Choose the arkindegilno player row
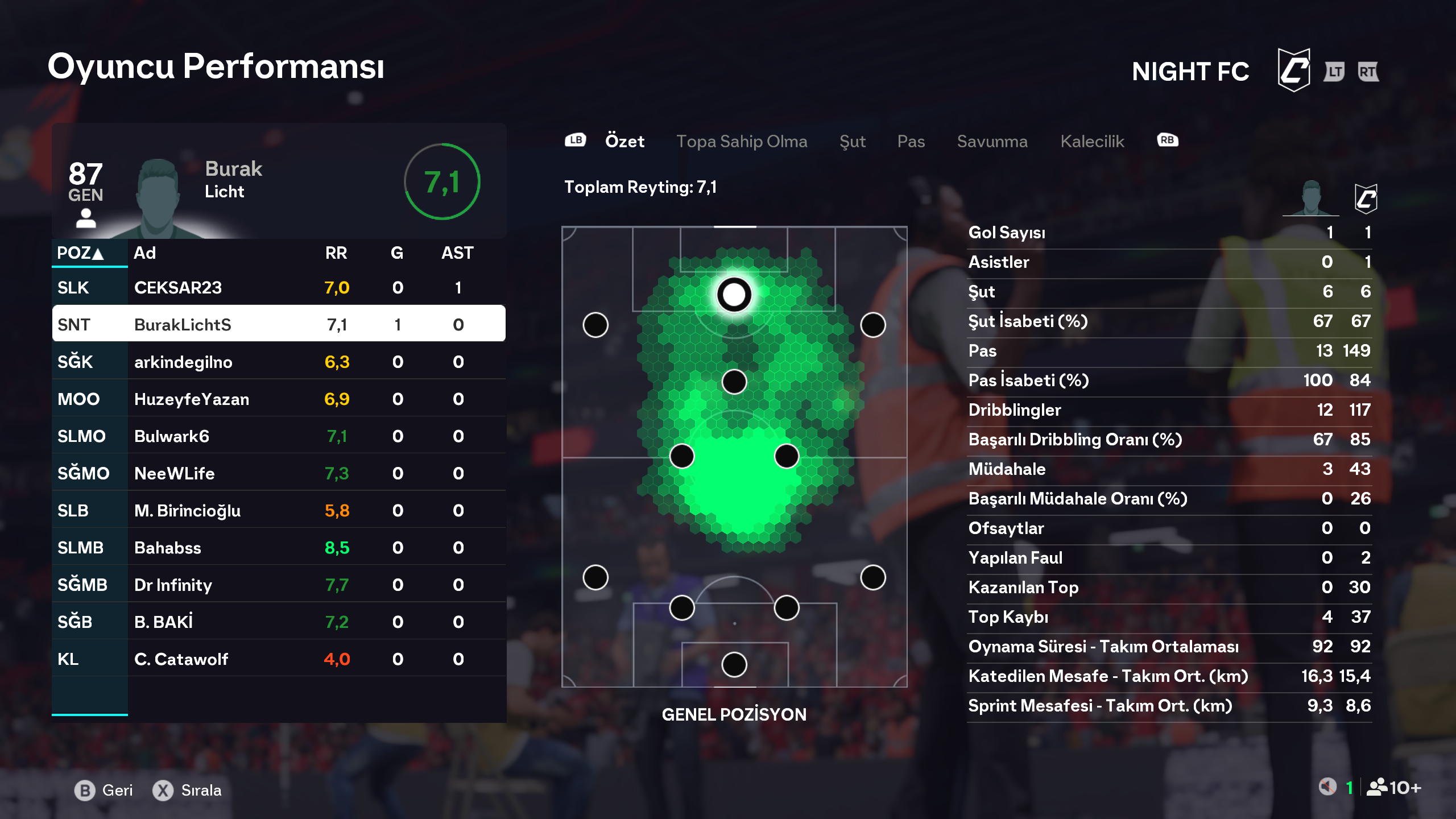The width and height of the screenshot is (1456, 819). (279, 362)
